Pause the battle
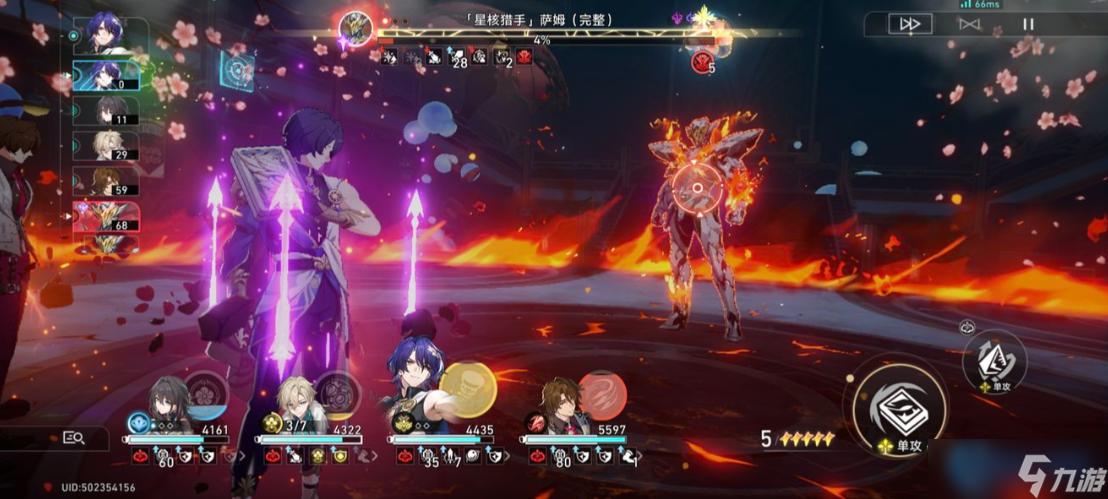 click(1028, 24)
